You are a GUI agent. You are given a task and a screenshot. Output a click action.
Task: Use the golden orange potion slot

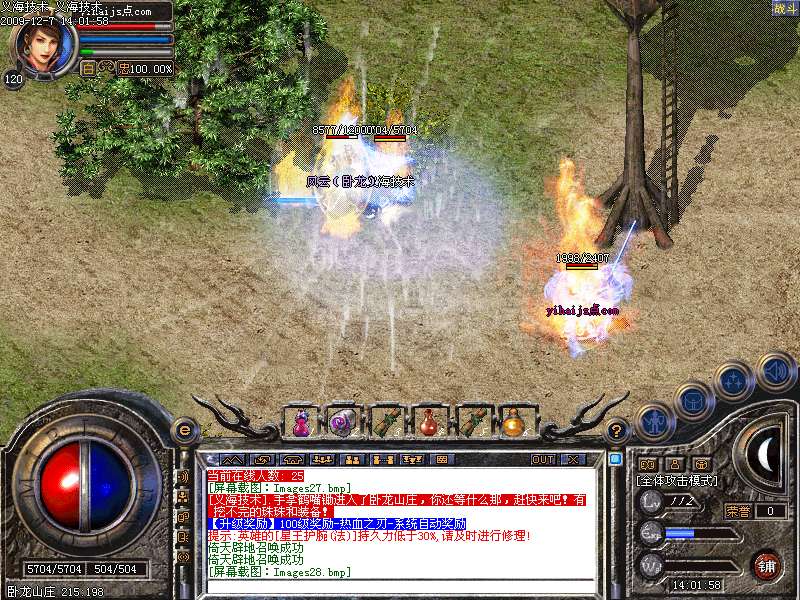513,422
